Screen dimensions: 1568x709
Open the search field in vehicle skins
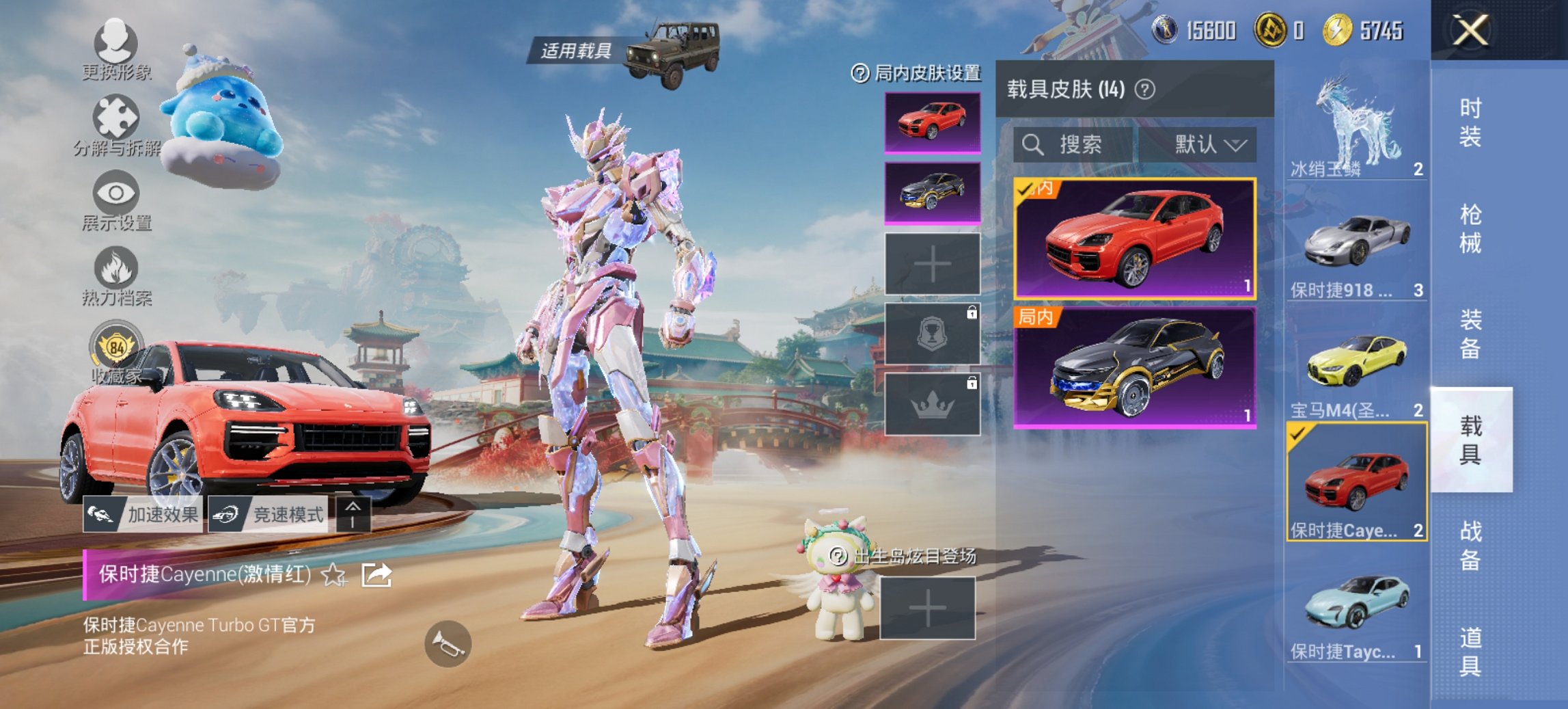click(x=1073, y=146)
